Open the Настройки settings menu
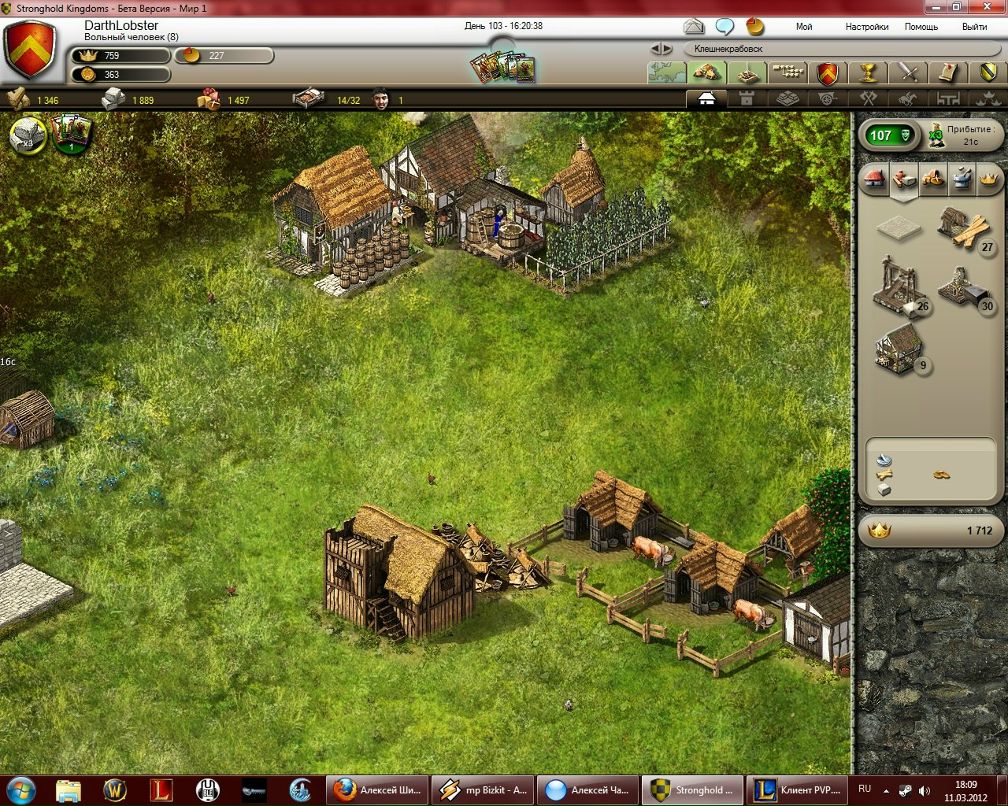The image size is (1008, 806). (866, 27)
